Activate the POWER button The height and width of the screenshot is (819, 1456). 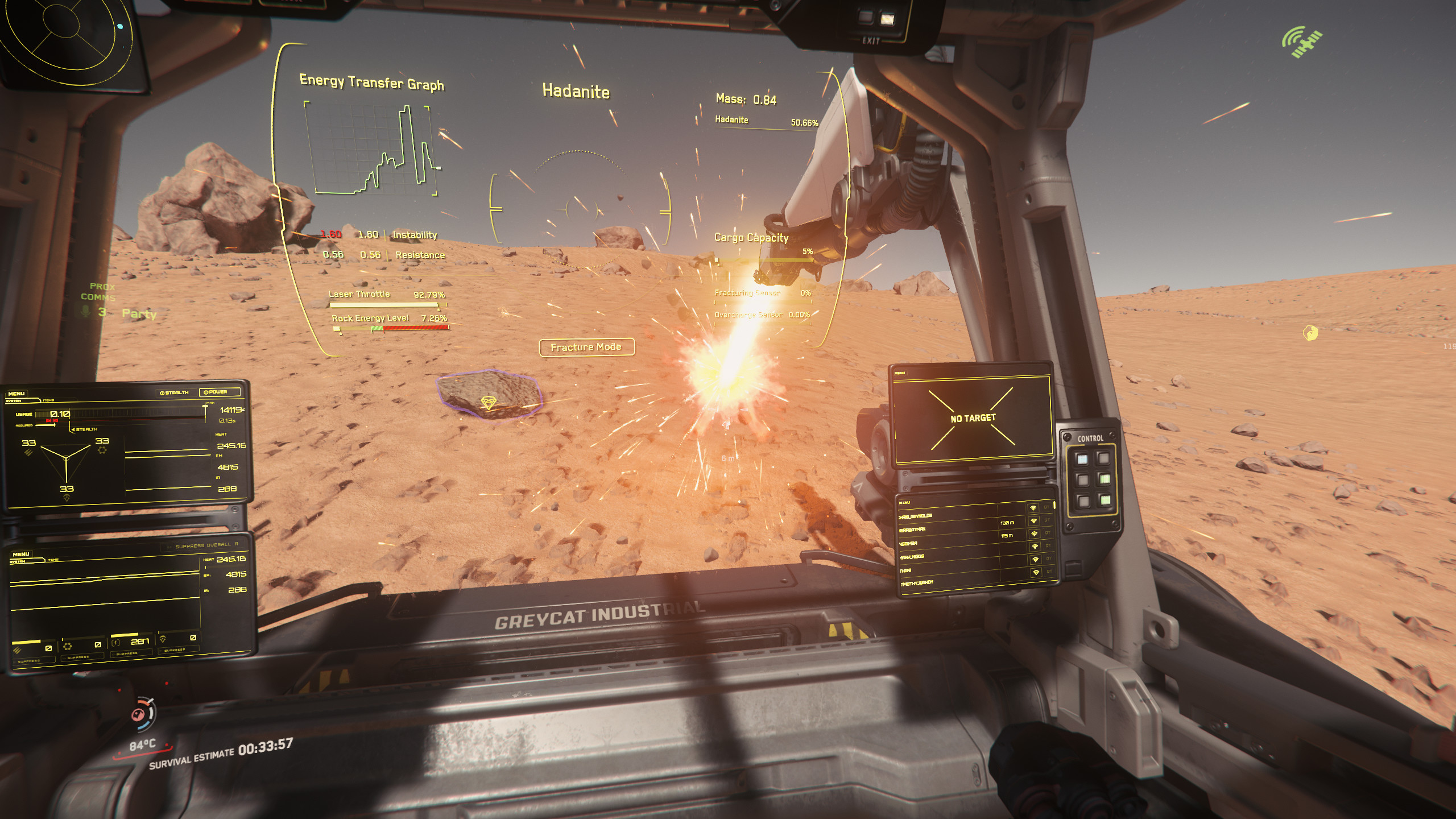tap(219, 392)
